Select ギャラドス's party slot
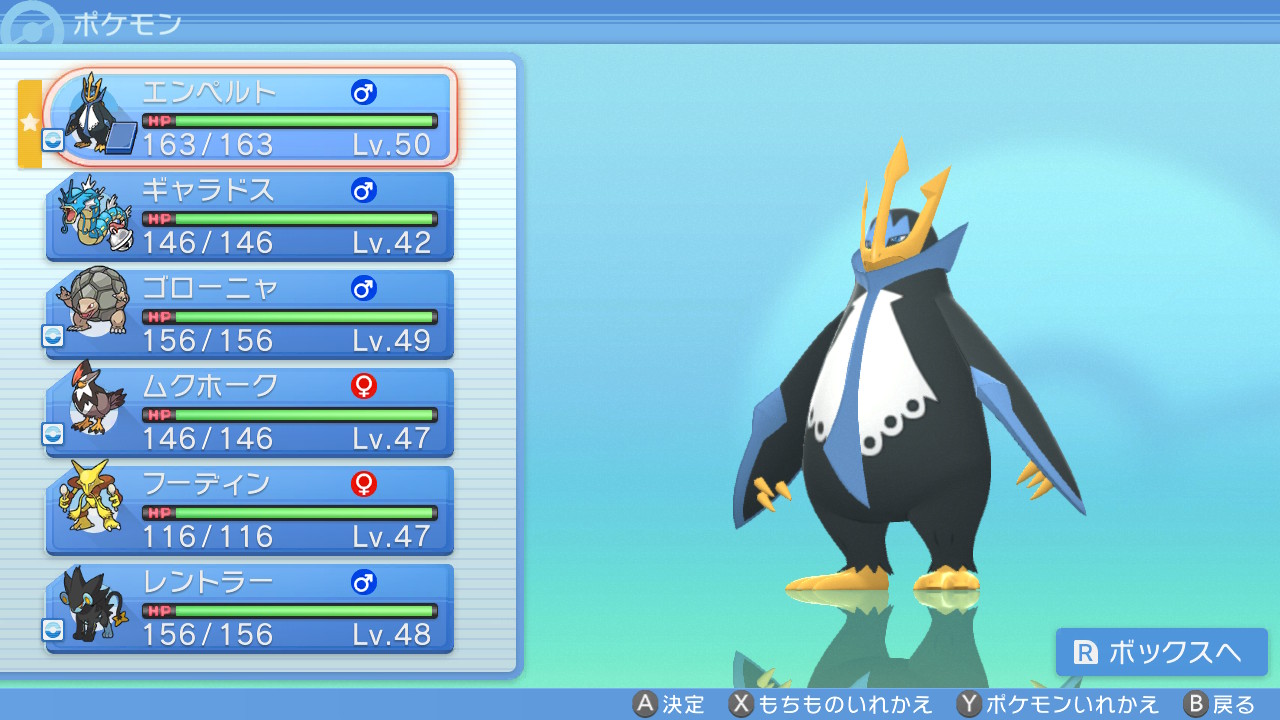1280x720 pixels. click(x=250, y=216)
